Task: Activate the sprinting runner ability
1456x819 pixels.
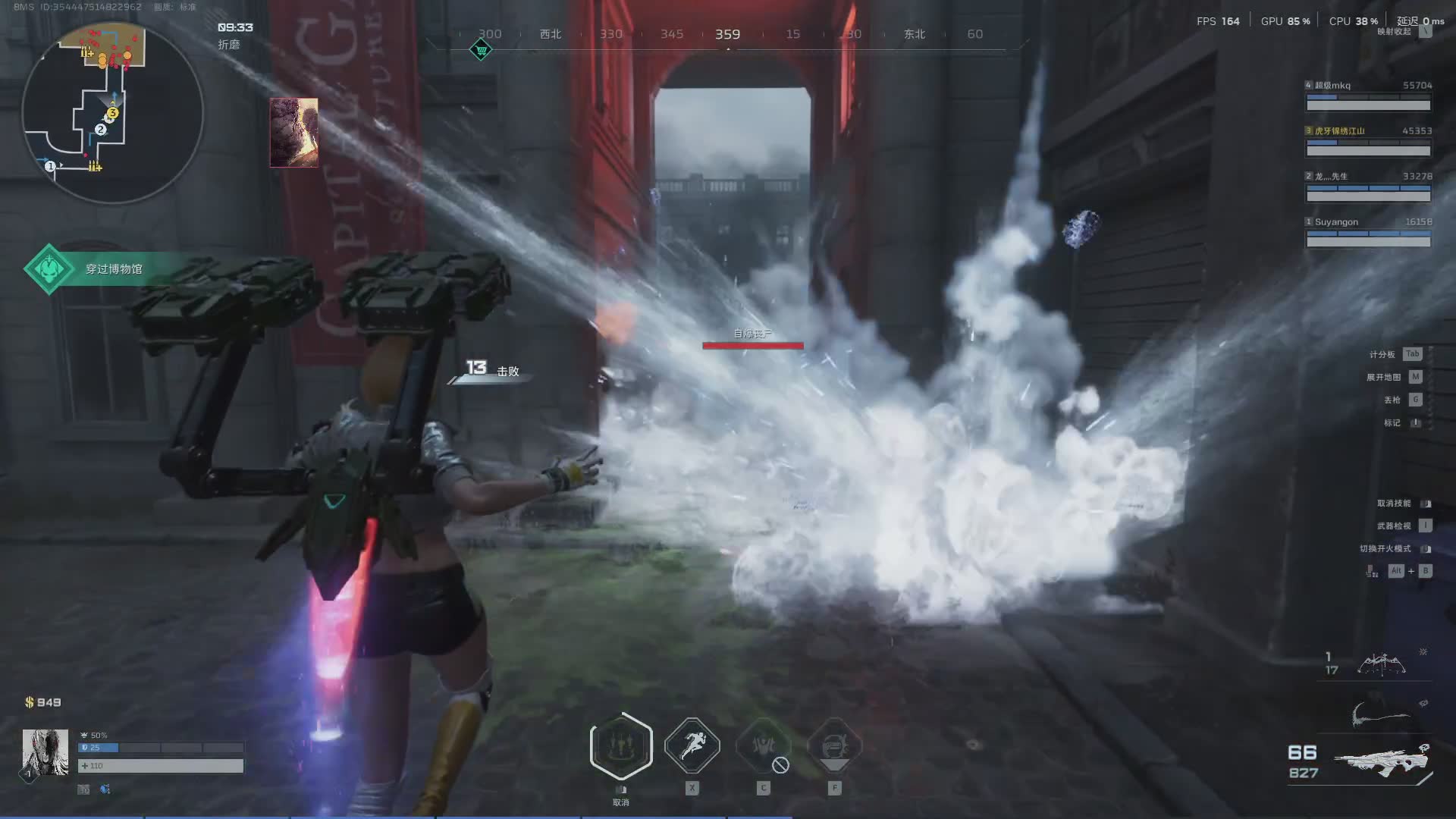Action: click(x=692, y=746)
